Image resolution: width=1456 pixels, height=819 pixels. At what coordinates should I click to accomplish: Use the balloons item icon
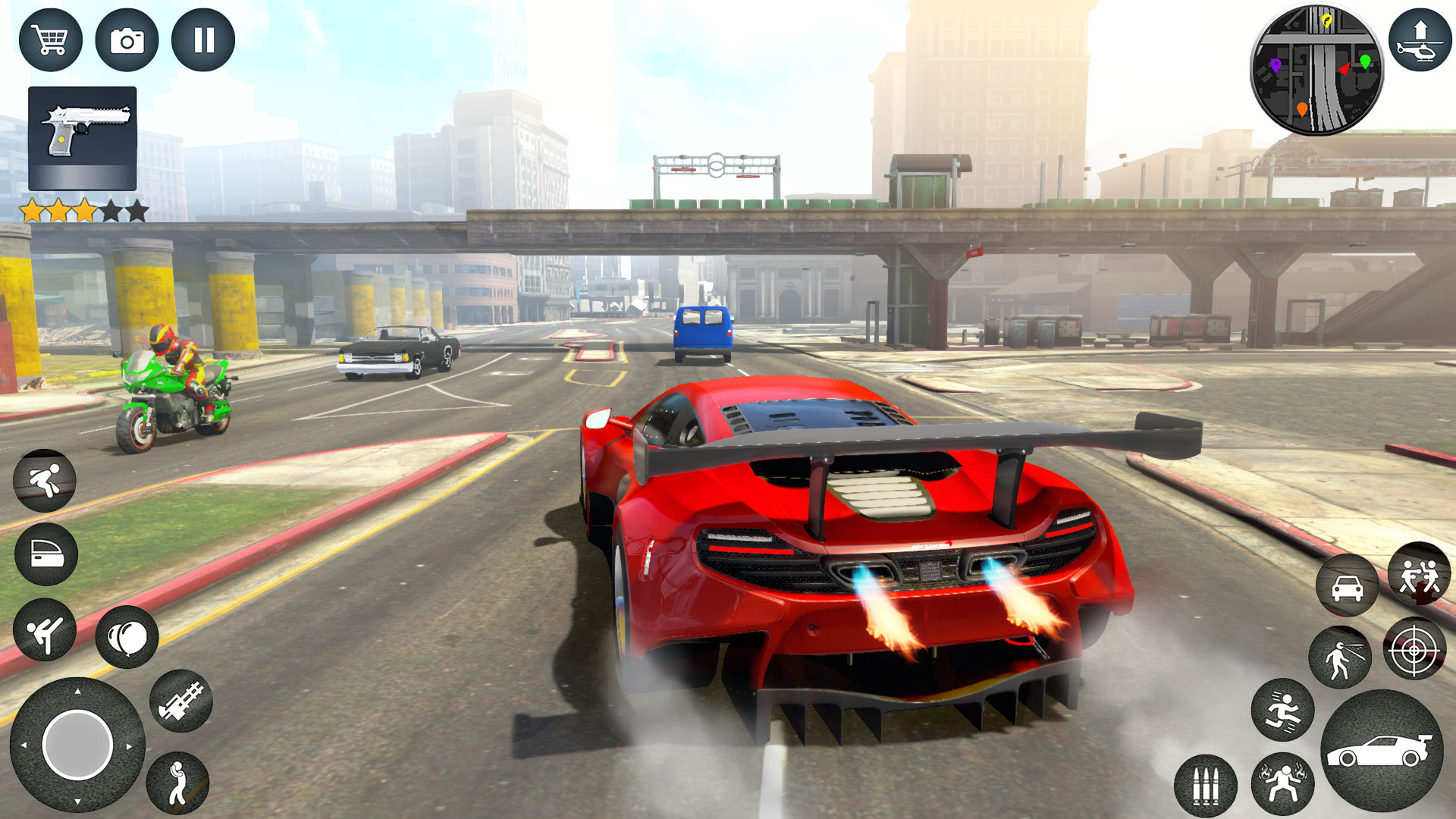click(129, 637)
